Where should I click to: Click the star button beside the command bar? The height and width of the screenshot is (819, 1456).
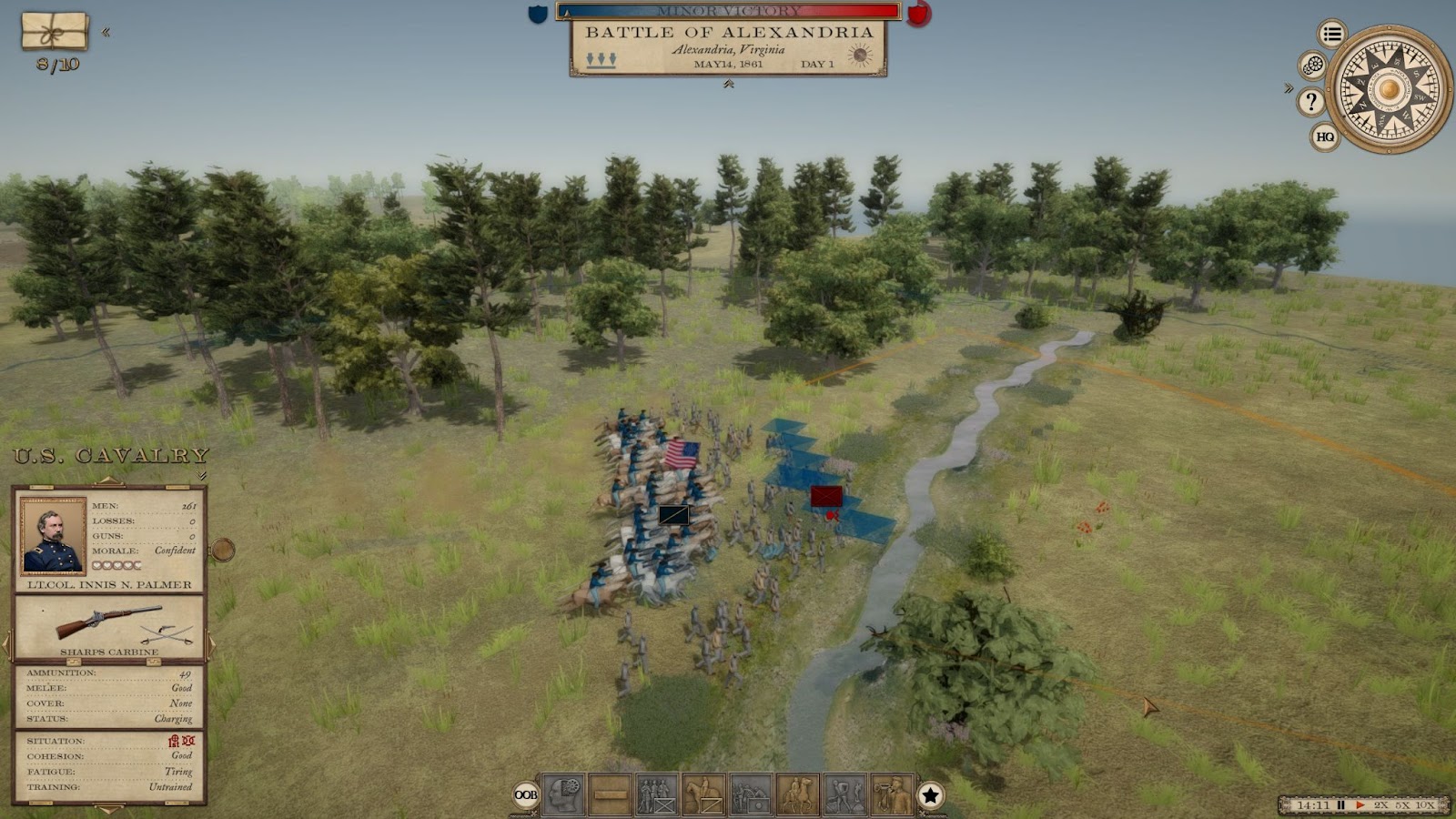pos(930,795)
